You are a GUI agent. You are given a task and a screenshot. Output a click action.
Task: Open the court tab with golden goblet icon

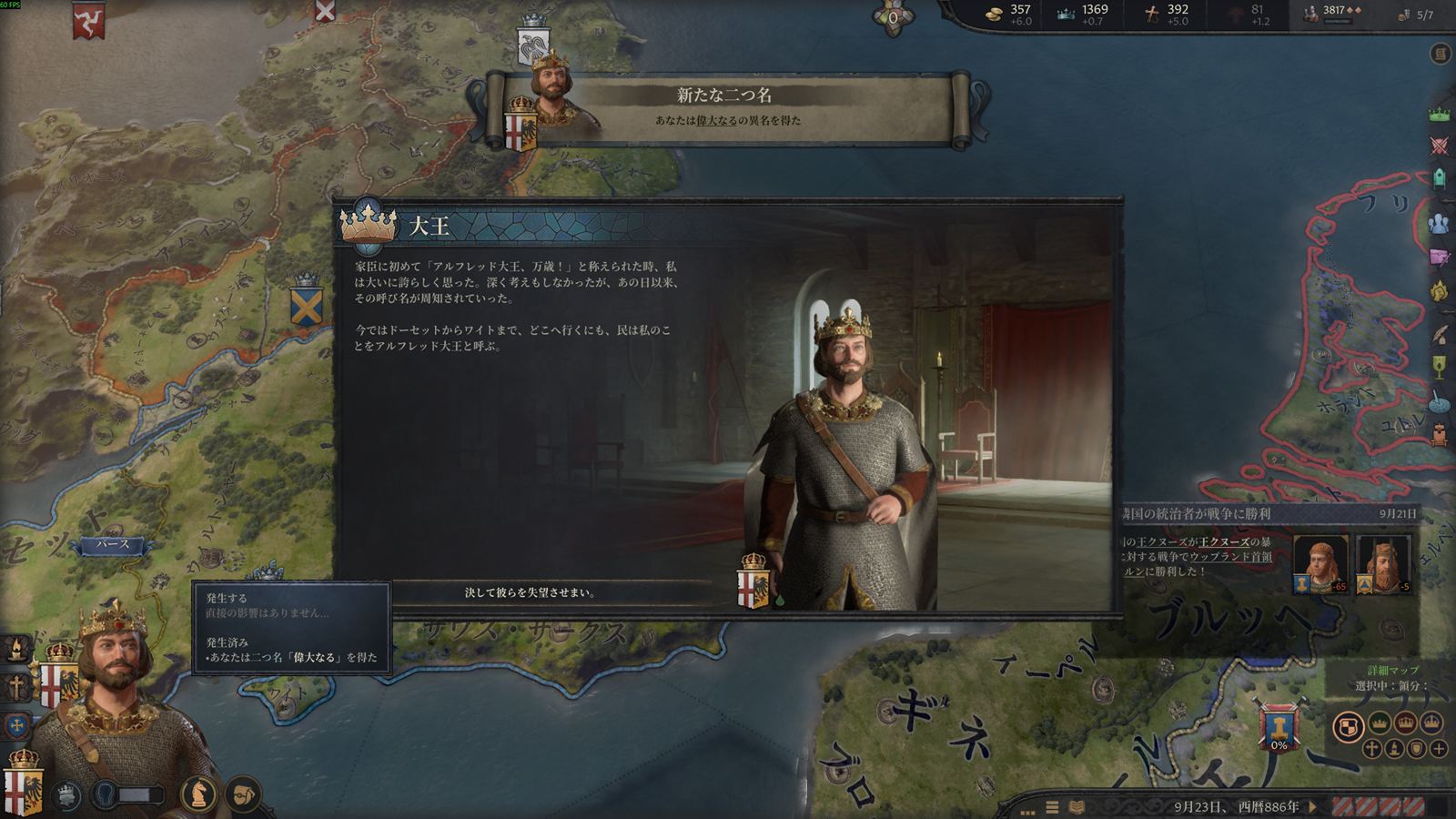1440,367
